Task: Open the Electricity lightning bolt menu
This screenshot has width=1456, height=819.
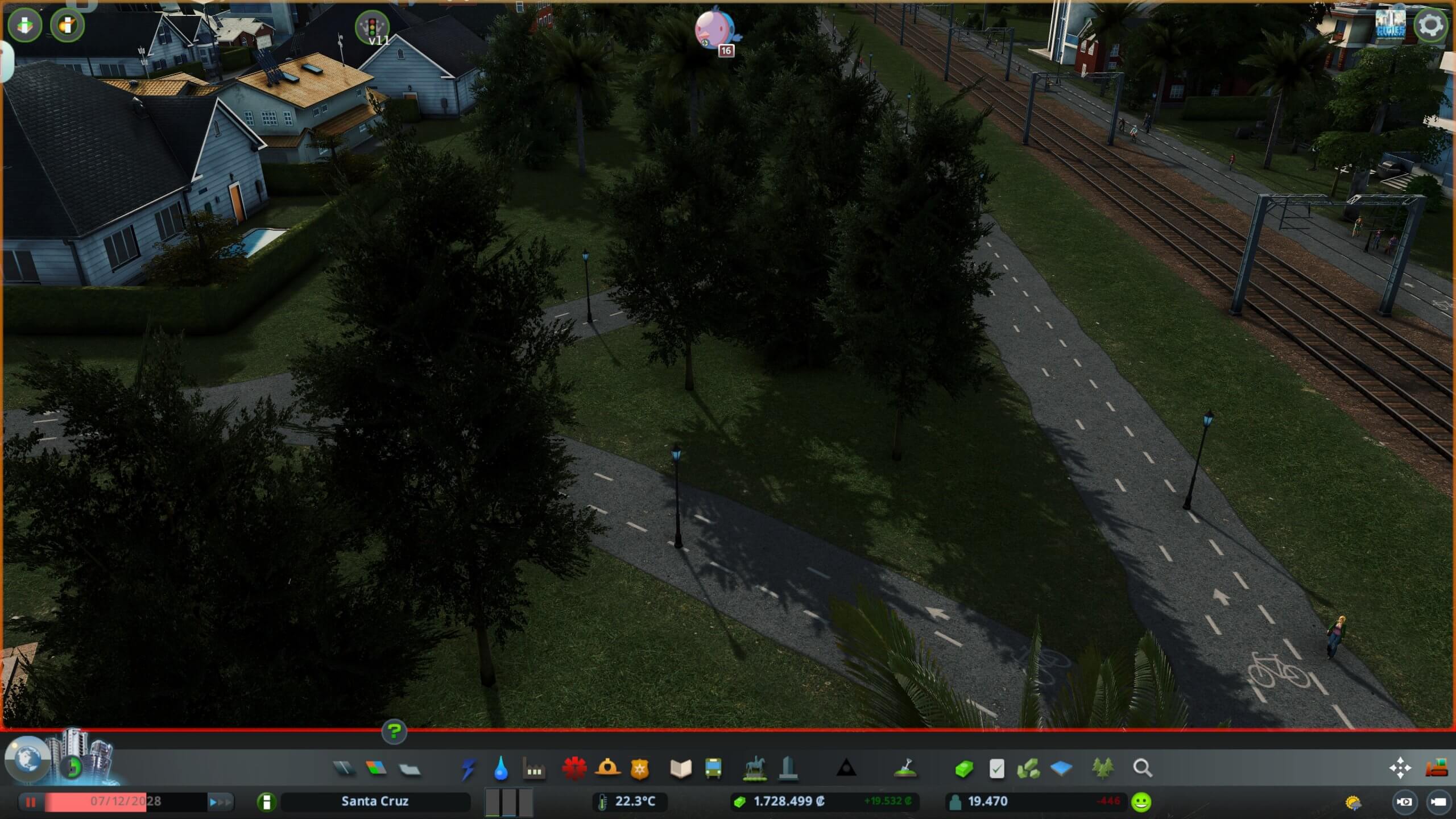Action: [468, 769]
